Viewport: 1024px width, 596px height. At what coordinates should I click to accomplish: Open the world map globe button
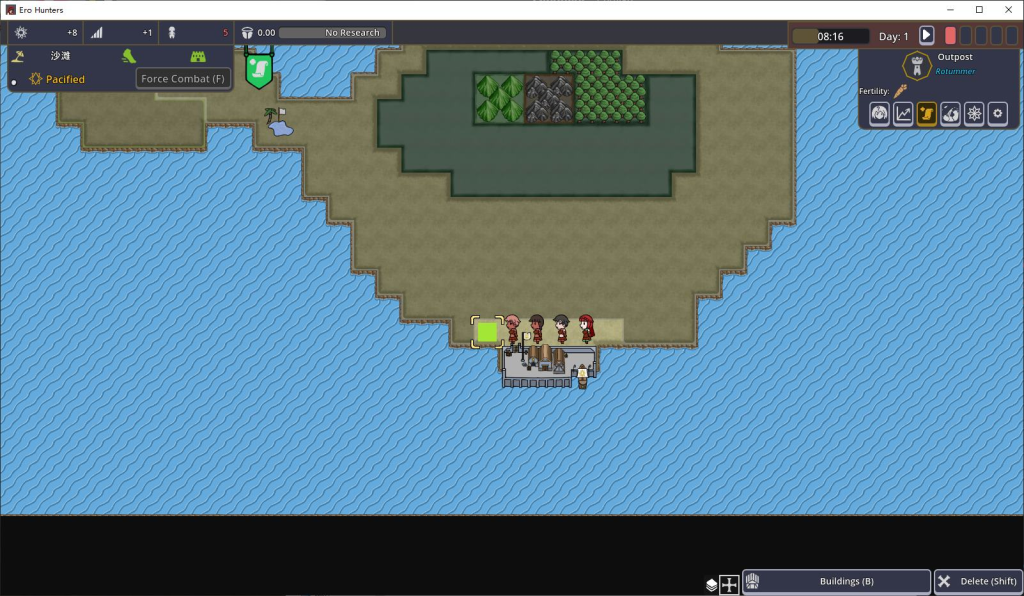coord(950,114)
